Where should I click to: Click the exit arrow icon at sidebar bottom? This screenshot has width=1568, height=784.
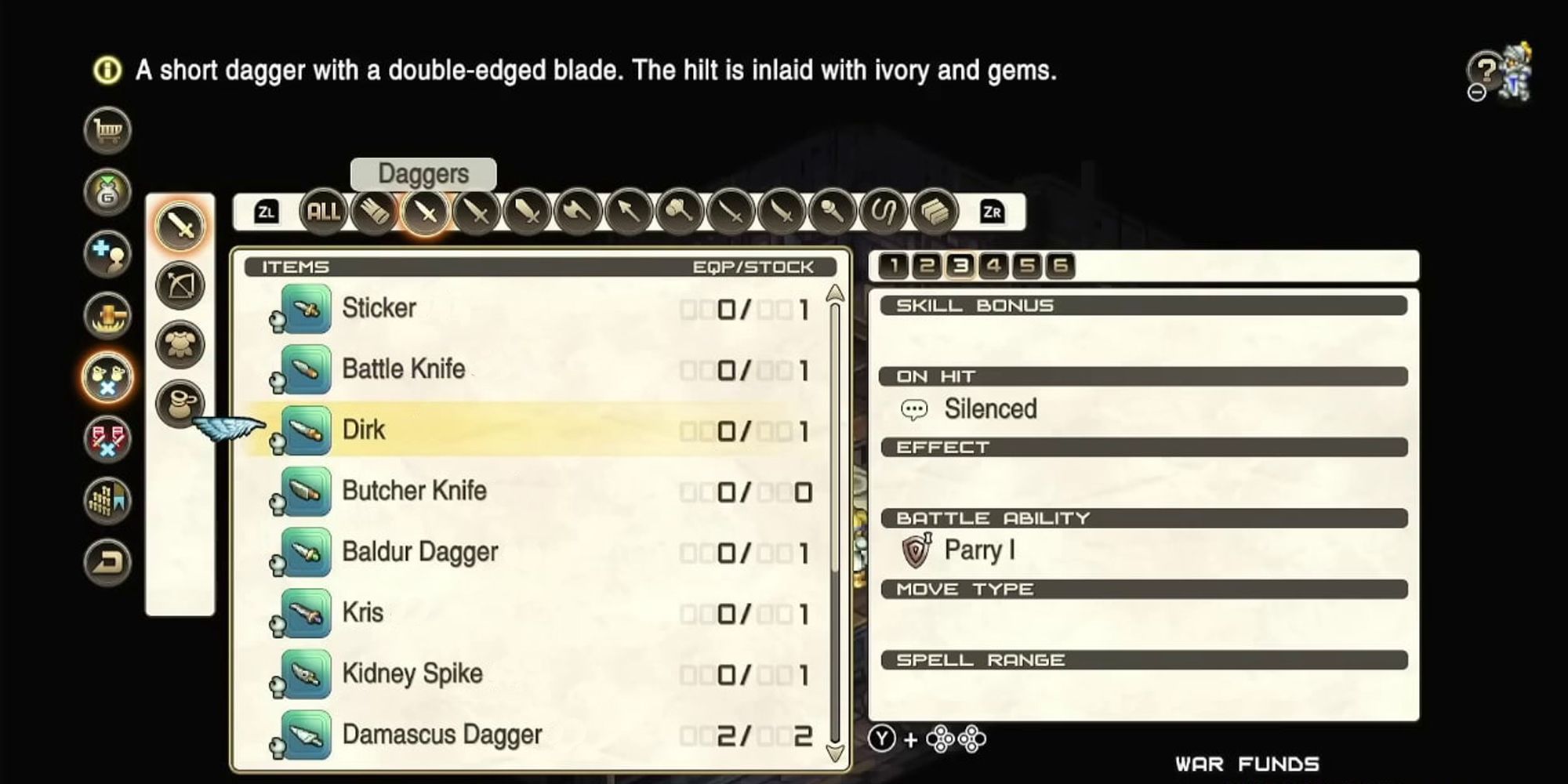point(107,561)
